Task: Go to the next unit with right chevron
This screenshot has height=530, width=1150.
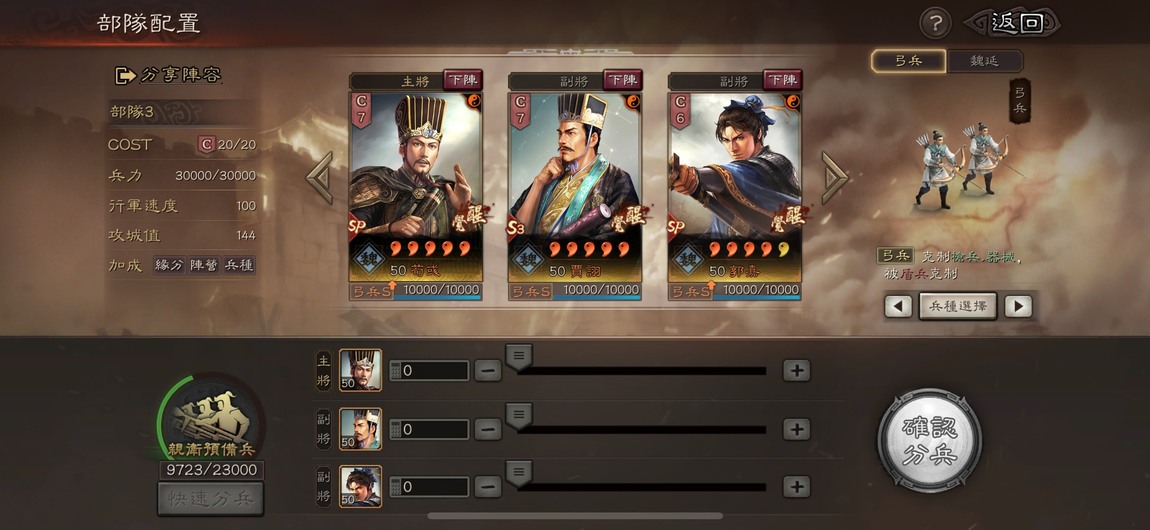Action: pyautogui.click(x=834, y=178)
